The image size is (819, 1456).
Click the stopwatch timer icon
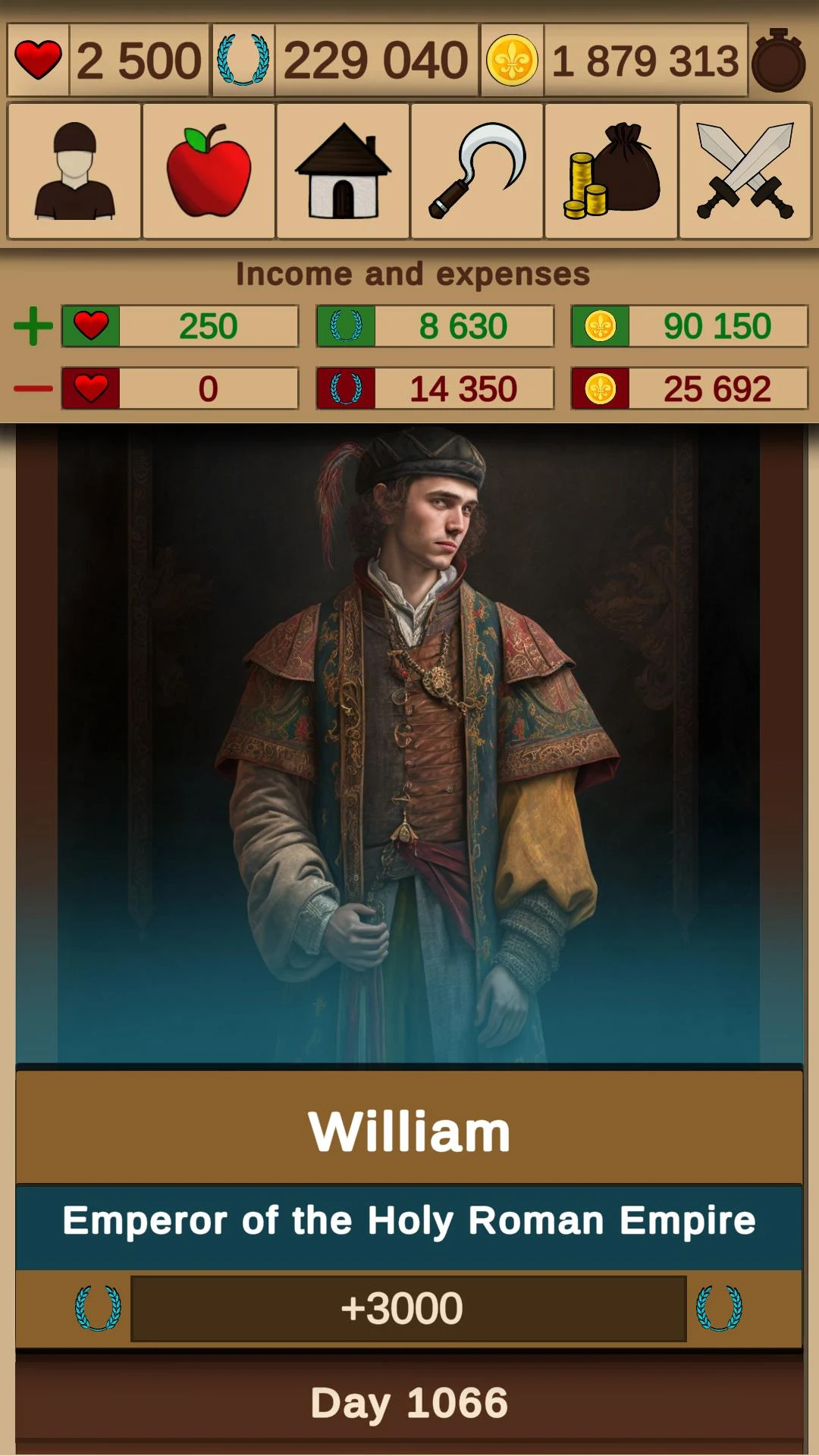pos(779,61)
